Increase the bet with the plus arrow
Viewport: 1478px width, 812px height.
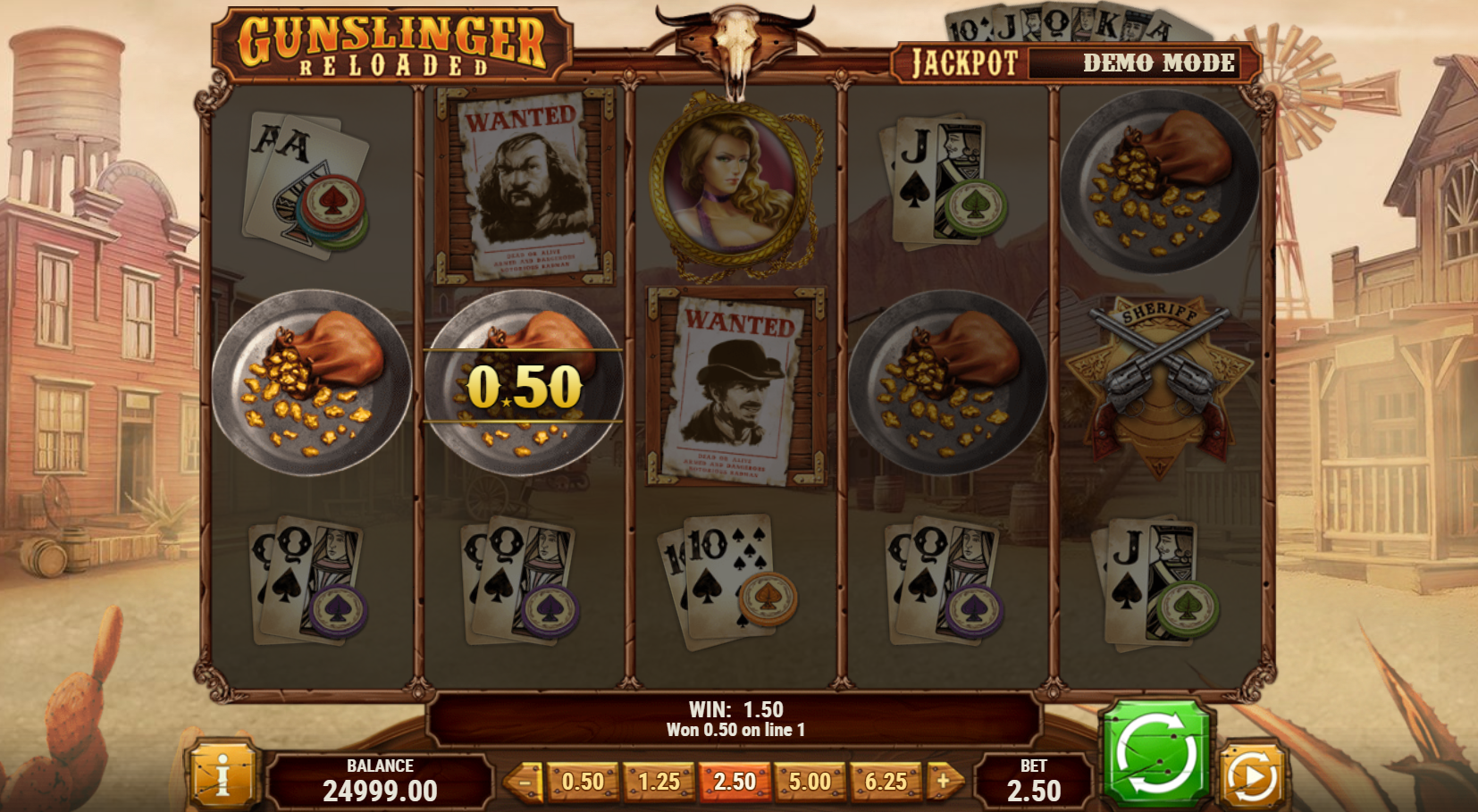pyautogui.click(x=944, y=783)
